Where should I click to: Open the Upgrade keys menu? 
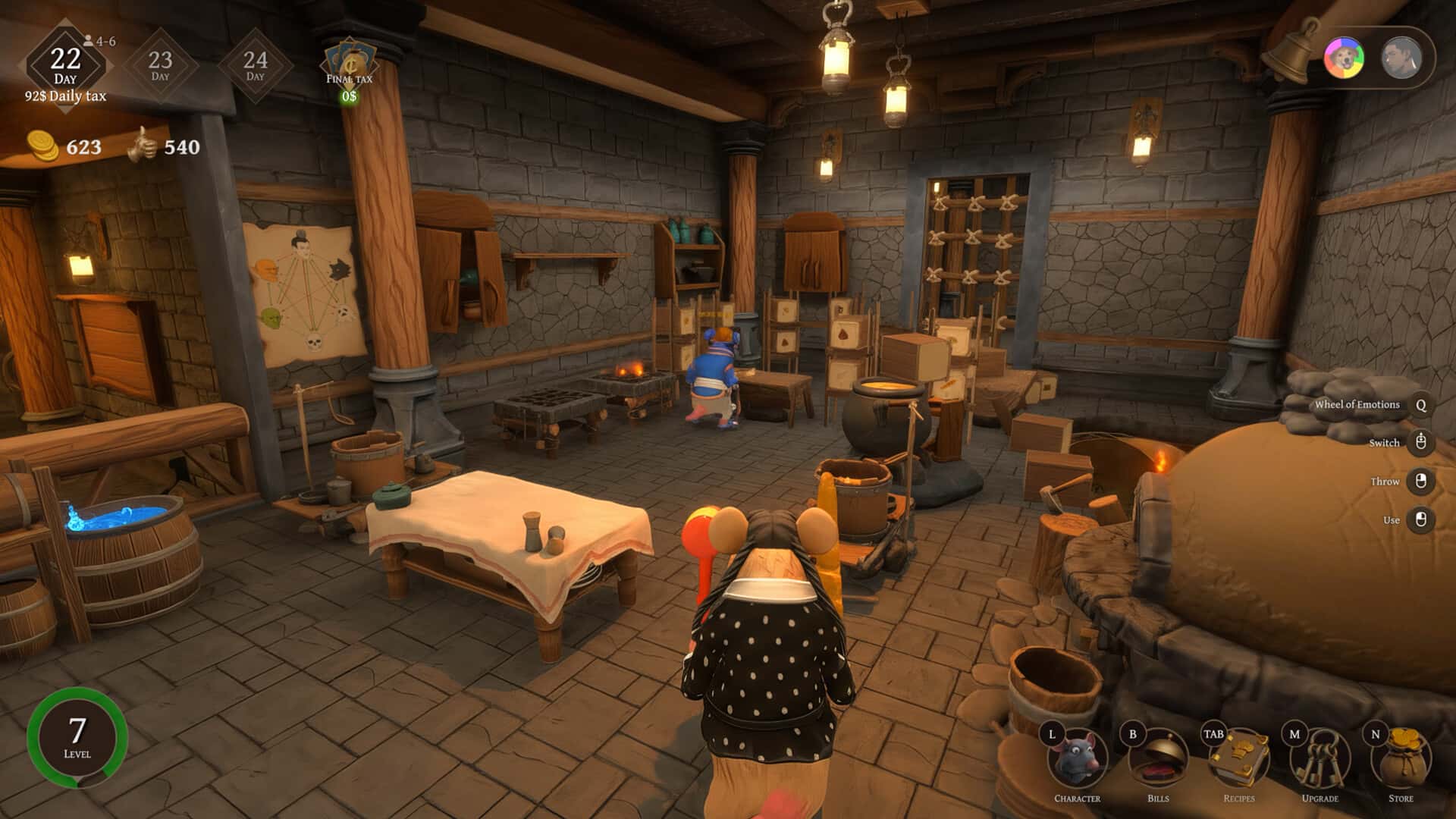(1320, 761)
